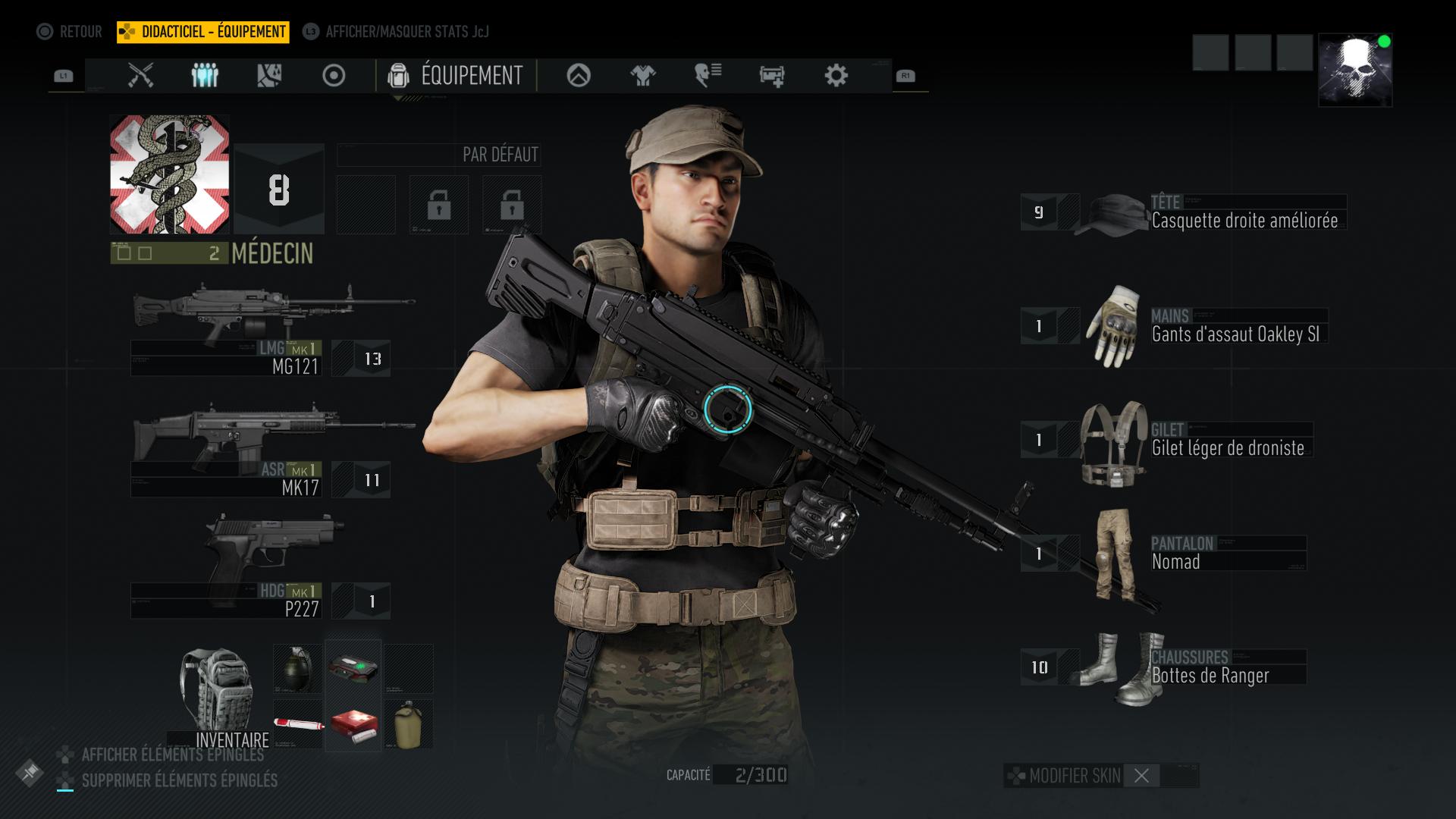Click the MODIFIER SKIN button
Viewport: 1456px width, 819px height.
click(x=1072, y=776)
